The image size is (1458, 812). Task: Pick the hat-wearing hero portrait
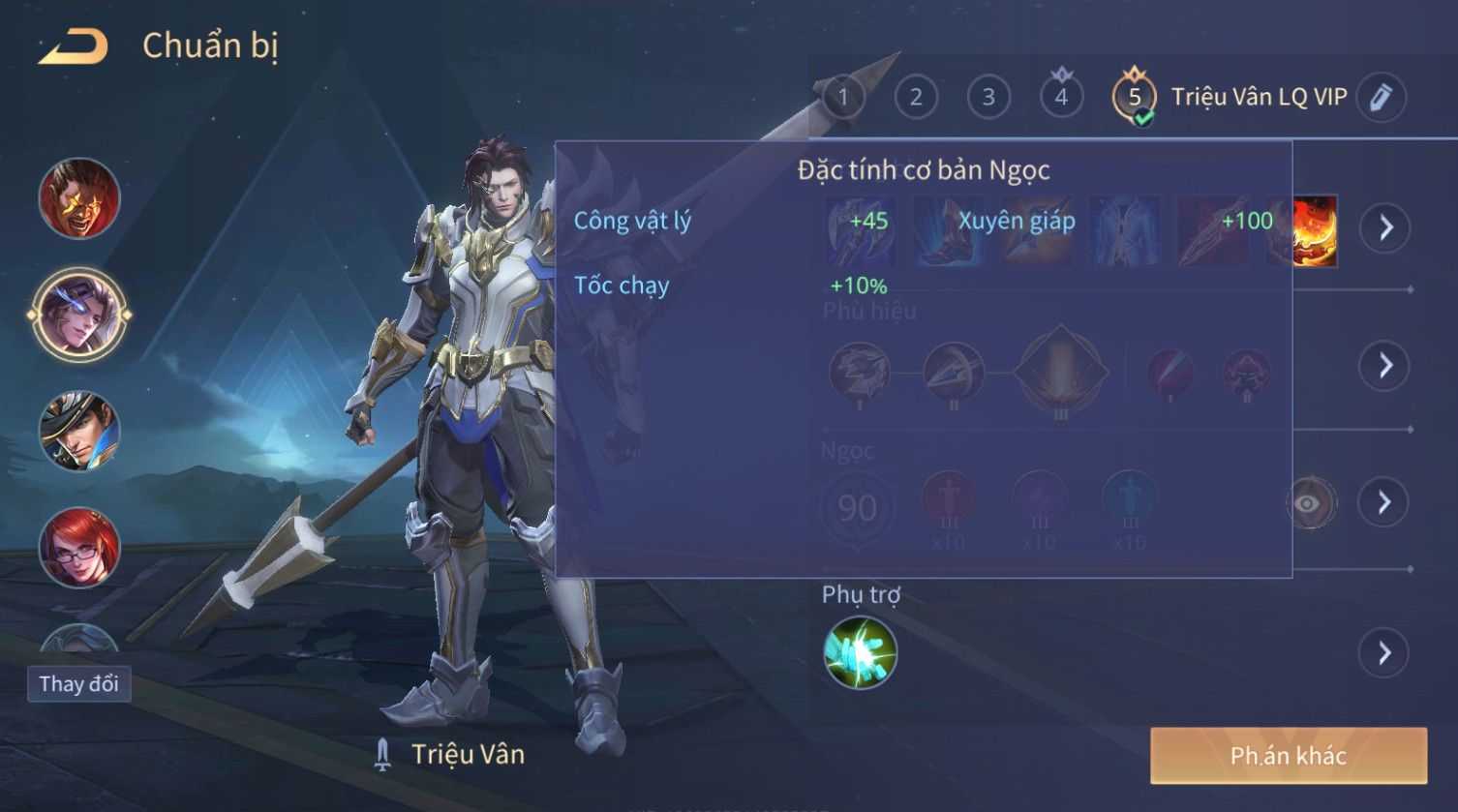tap(79, 431)
